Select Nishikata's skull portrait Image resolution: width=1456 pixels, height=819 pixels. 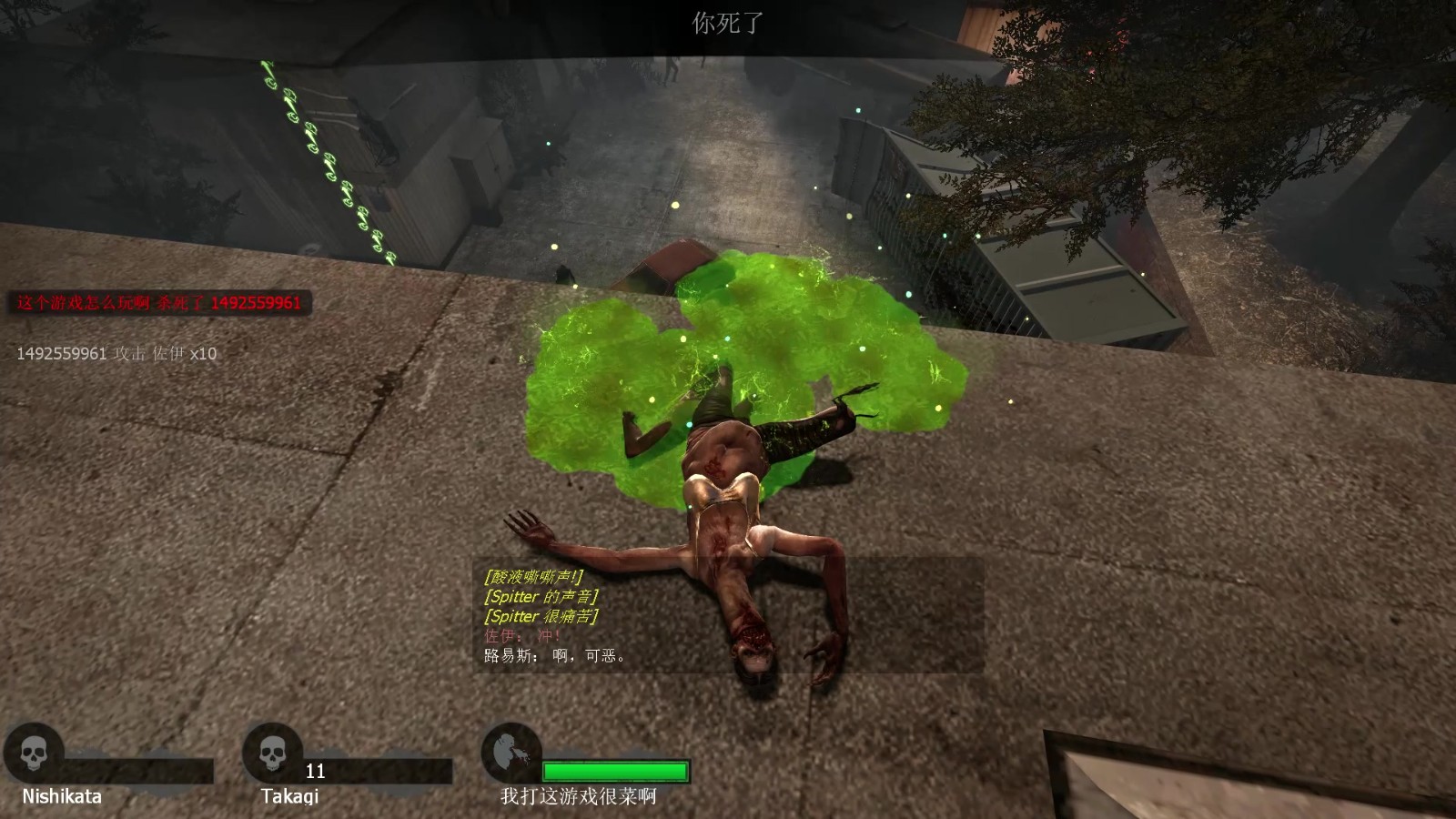(x=34, y=753)
